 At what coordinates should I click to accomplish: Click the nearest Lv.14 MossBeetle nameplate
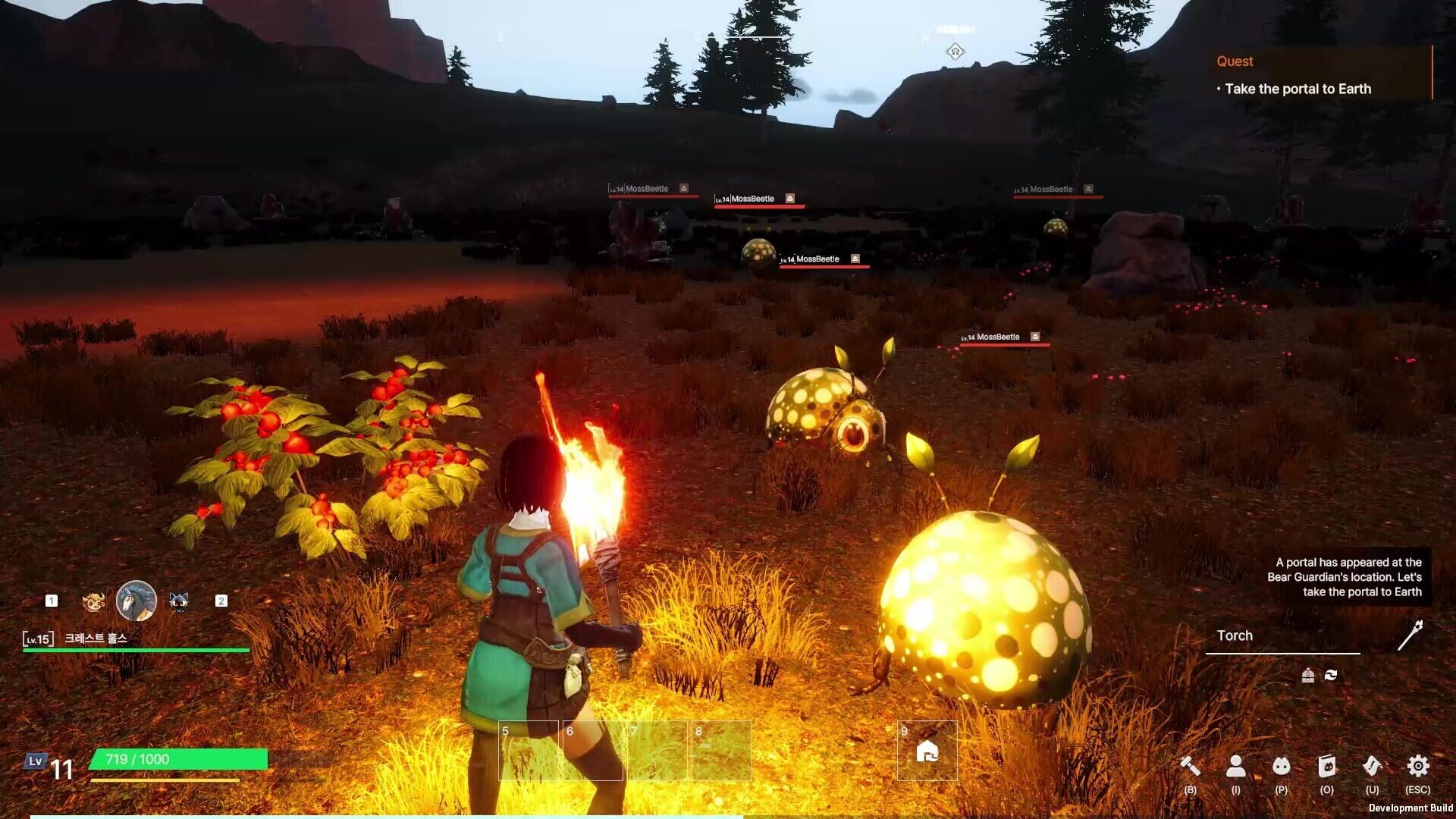point(997,335)
